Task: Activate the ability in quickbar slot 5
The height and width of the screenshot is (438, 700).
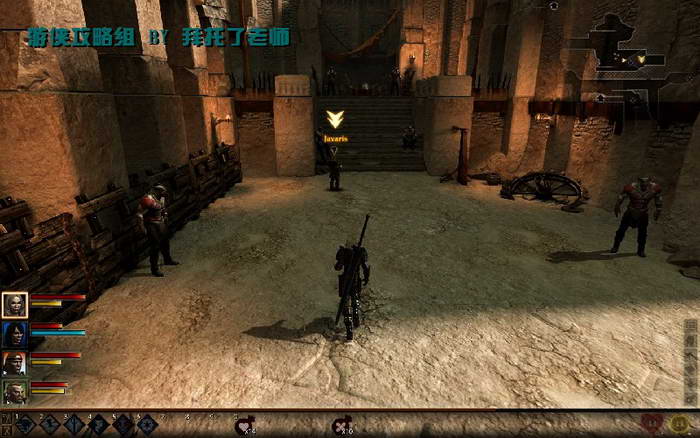Action: [123, 425]
